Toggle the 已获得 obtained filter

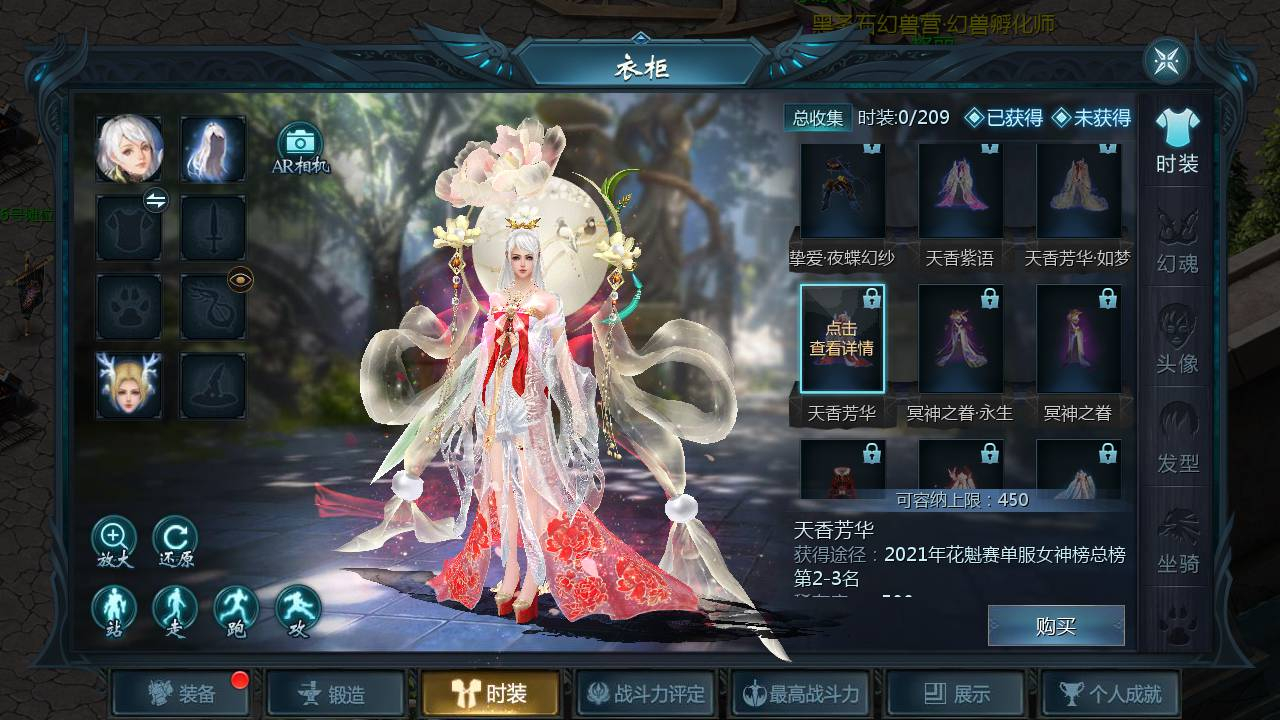click(x=1003, y=118)
